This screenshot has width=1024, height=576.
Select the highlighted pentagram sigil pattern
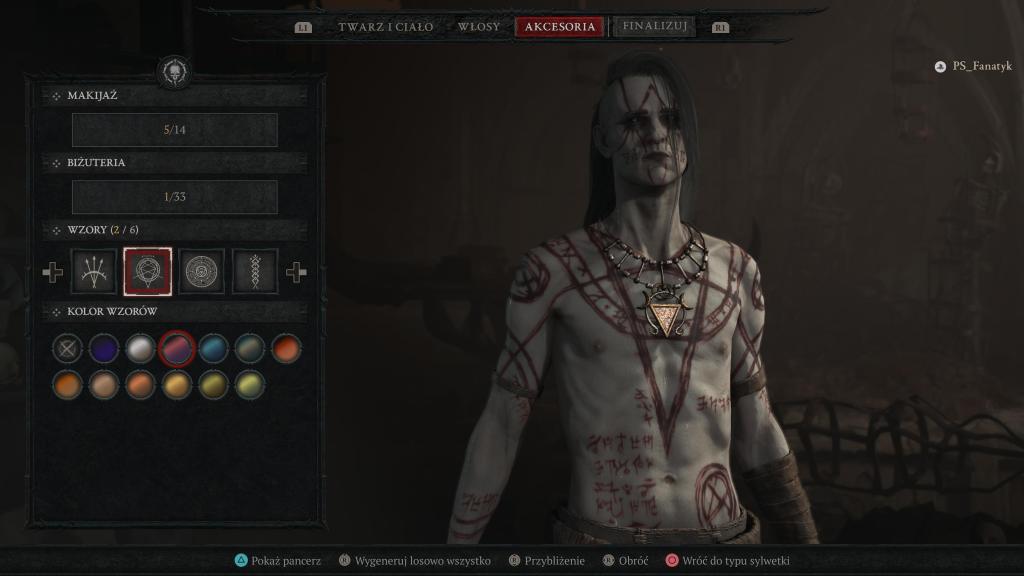[x=148, y=271]
